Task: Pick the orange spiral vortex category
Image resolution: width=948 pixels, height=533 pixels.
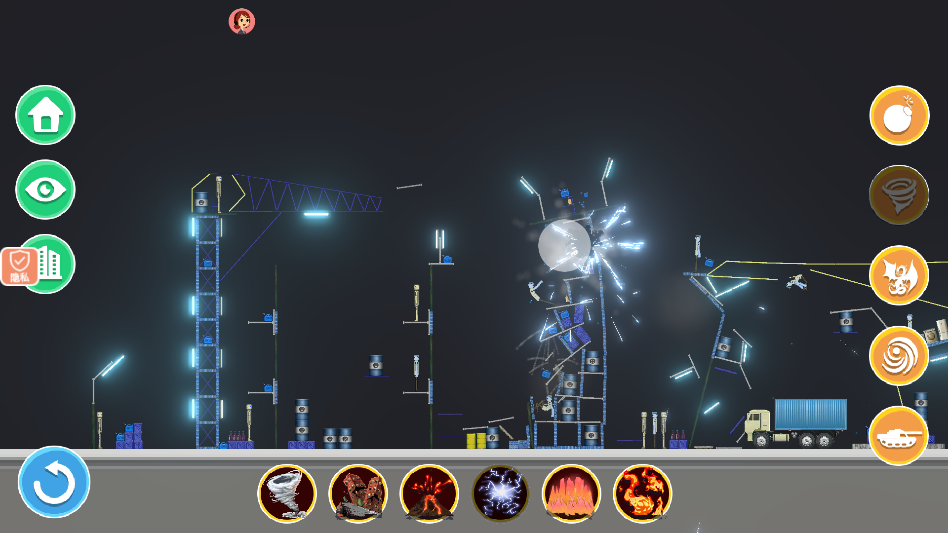Action: (x=899, y=356)
